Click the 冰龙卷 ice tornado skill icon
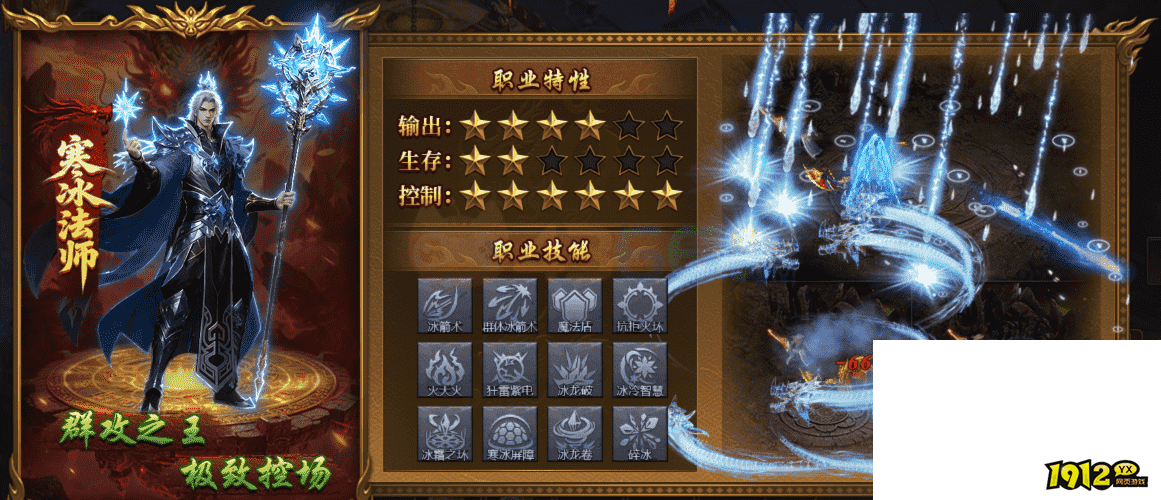Screen dimensions: 1161x500 click(575, 433)
